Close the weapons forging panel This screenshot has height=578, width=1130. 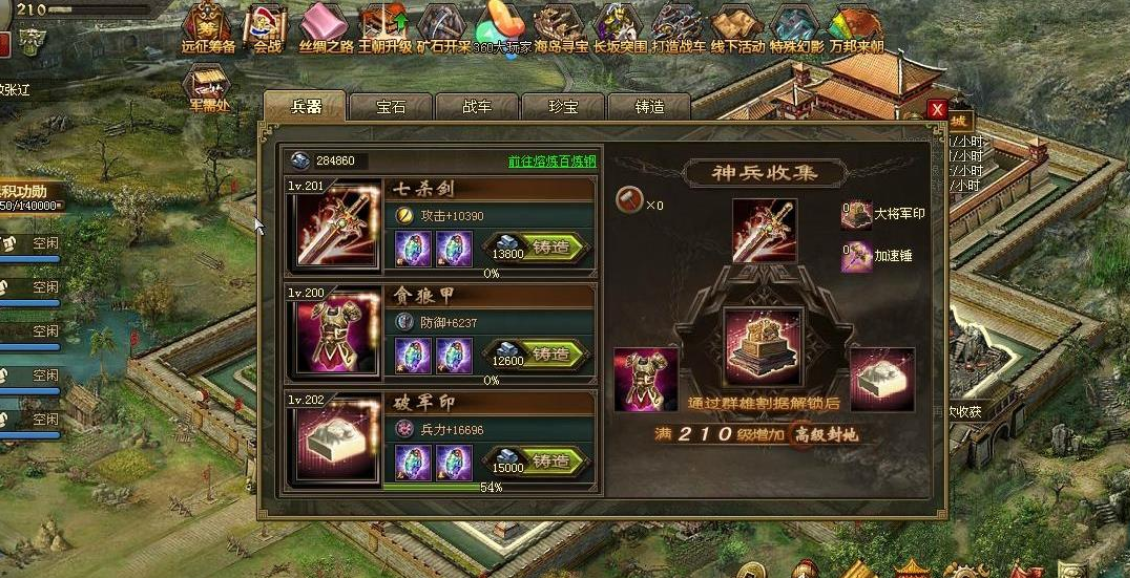(x=937, y=110)
